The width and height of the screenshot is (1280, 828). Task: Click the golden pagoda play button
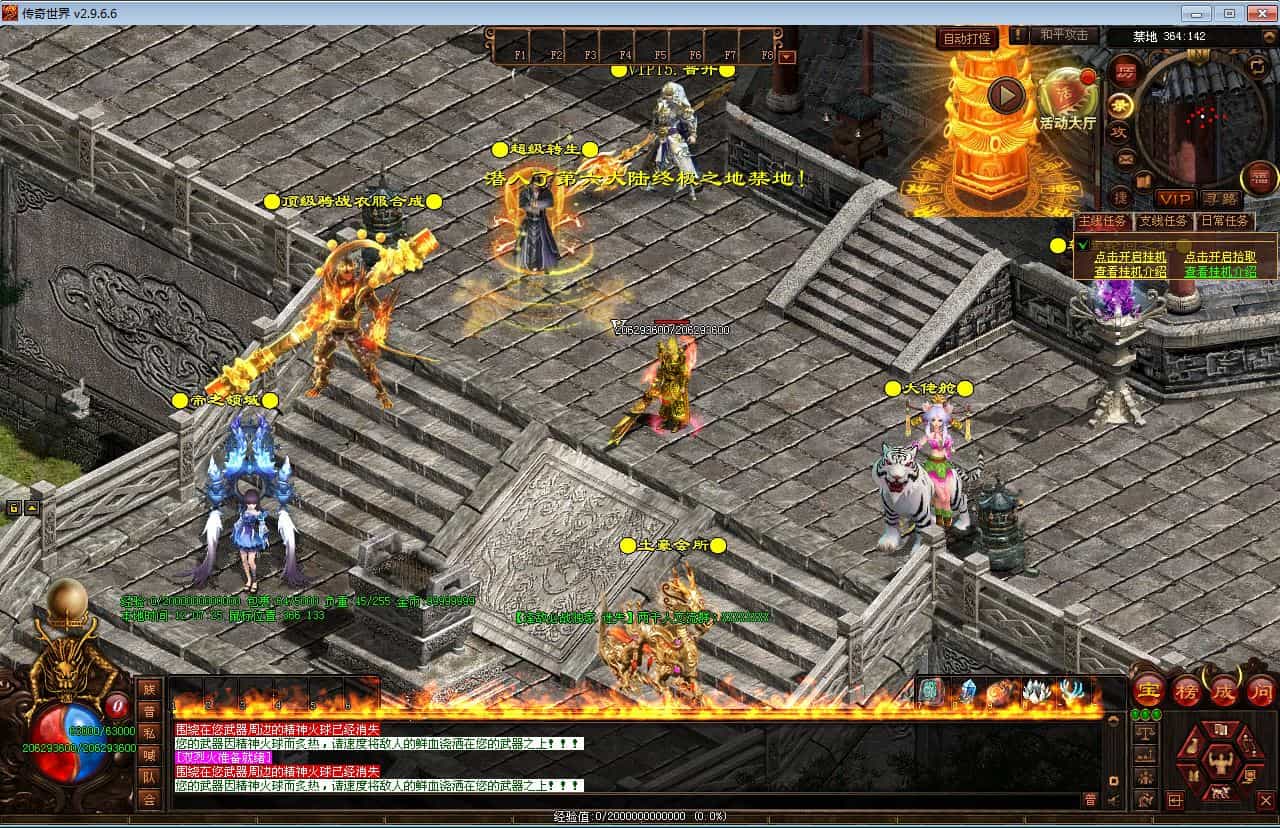(1007, 95)
